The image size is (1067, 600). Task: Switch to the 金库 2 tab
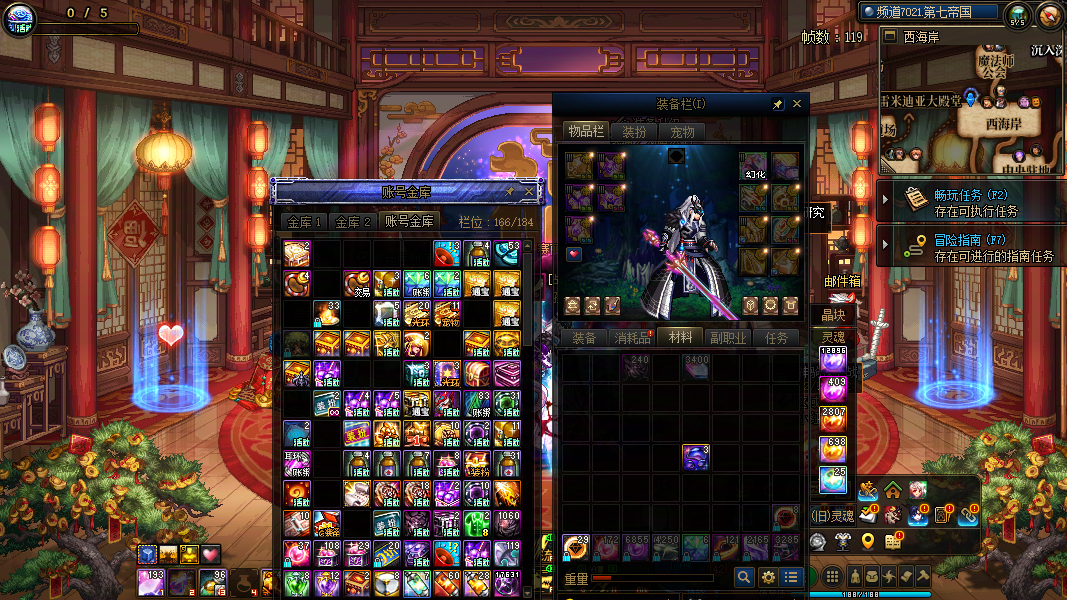pyautogui.click(x=353, y=222)
